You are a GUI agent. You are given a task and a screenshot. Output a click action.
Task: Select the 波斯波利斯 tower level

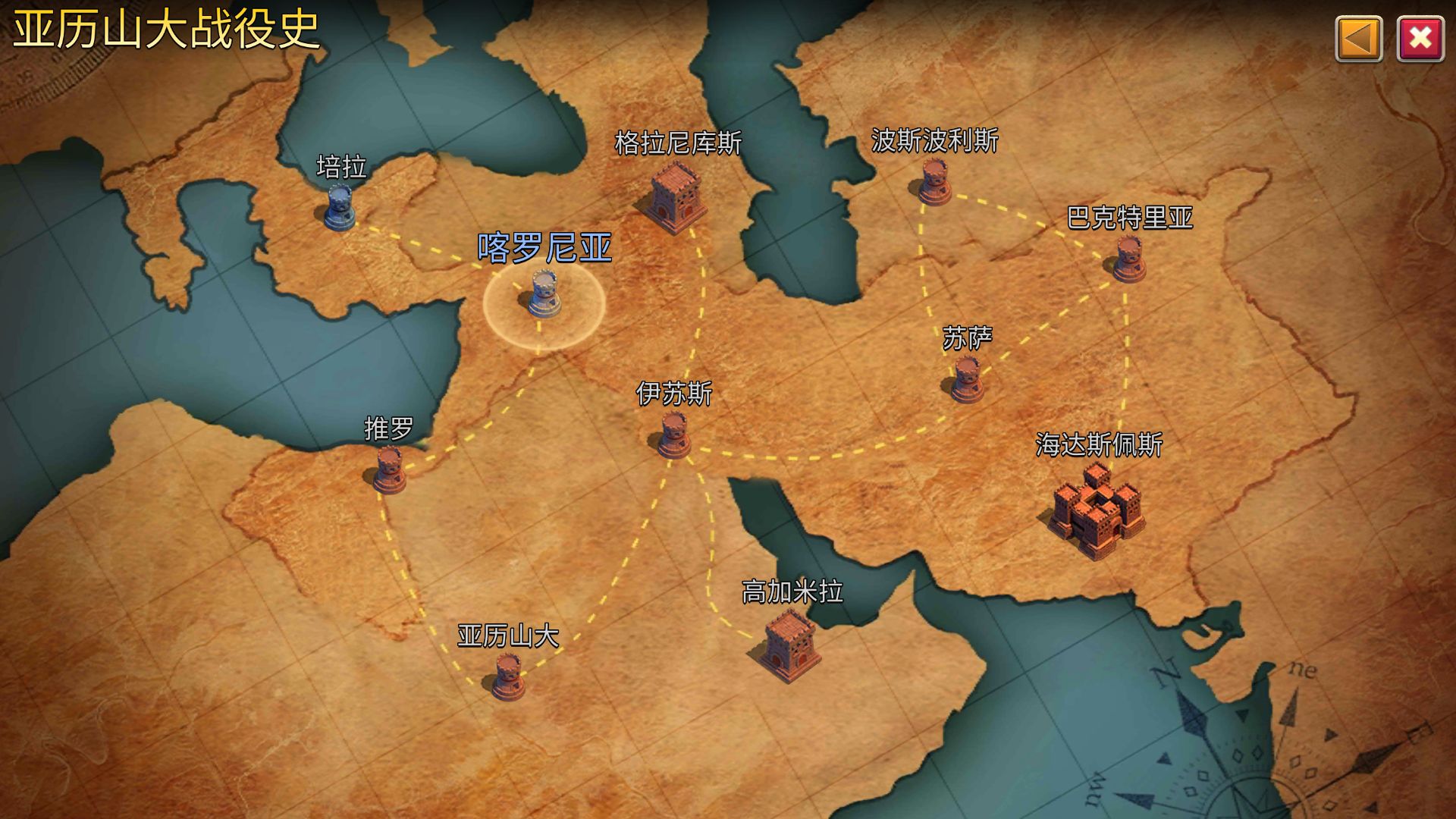coord(934,182)
